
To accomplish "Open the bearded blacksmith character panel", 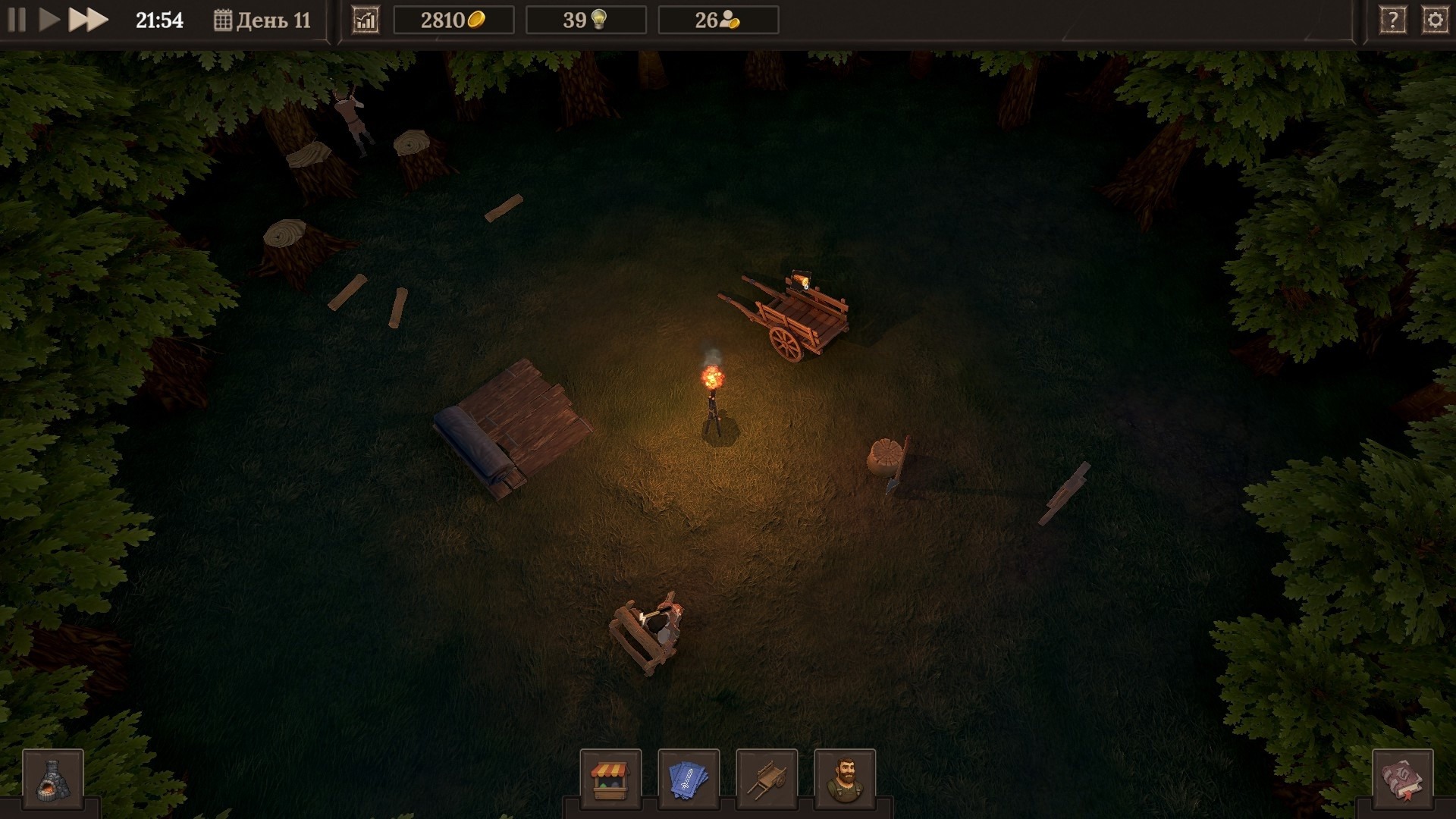I will point(845,780).
